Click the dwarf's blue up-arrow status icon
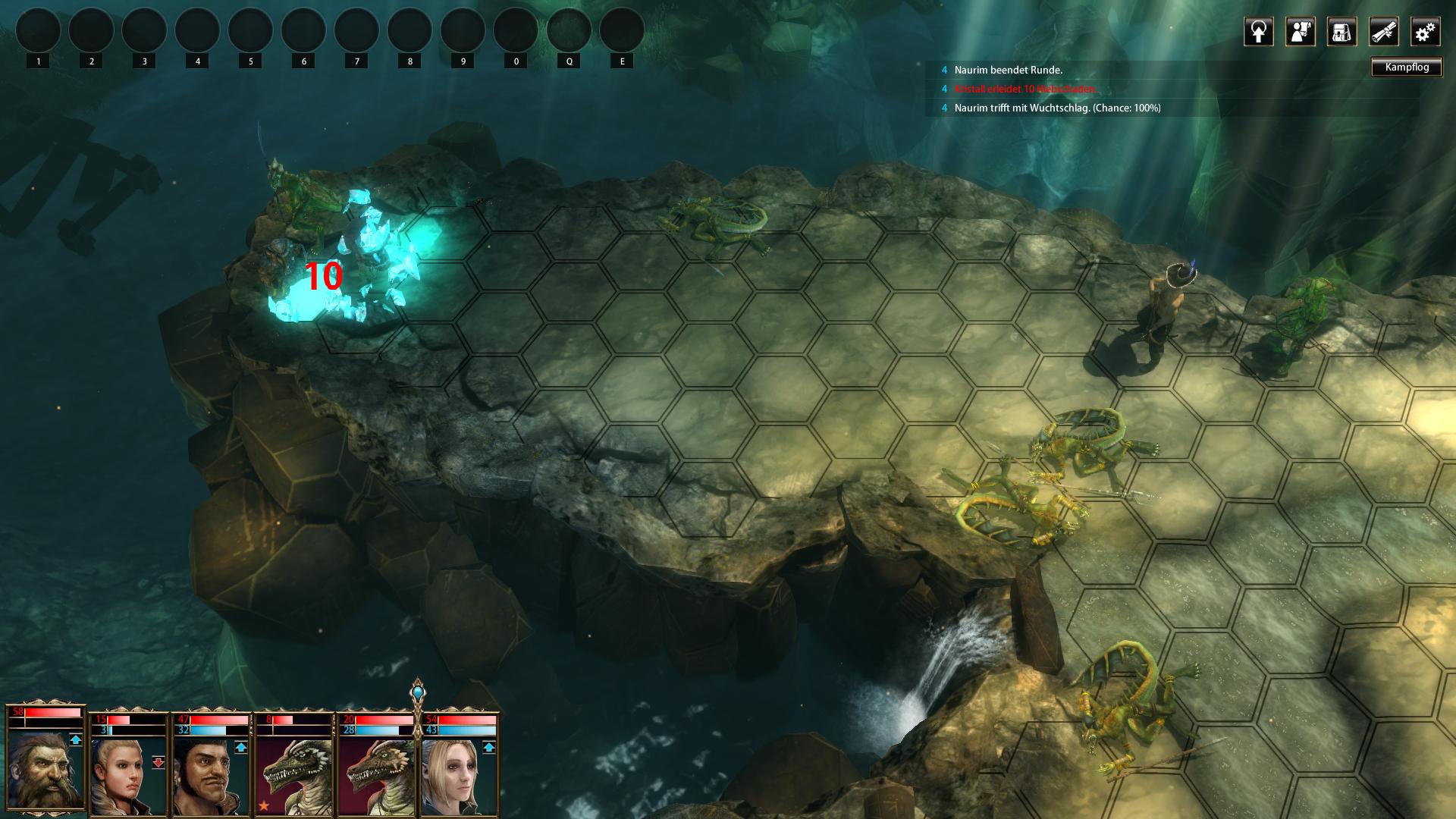The width and height of the screenshot is (1456, 819). click(x=75, y=739)
